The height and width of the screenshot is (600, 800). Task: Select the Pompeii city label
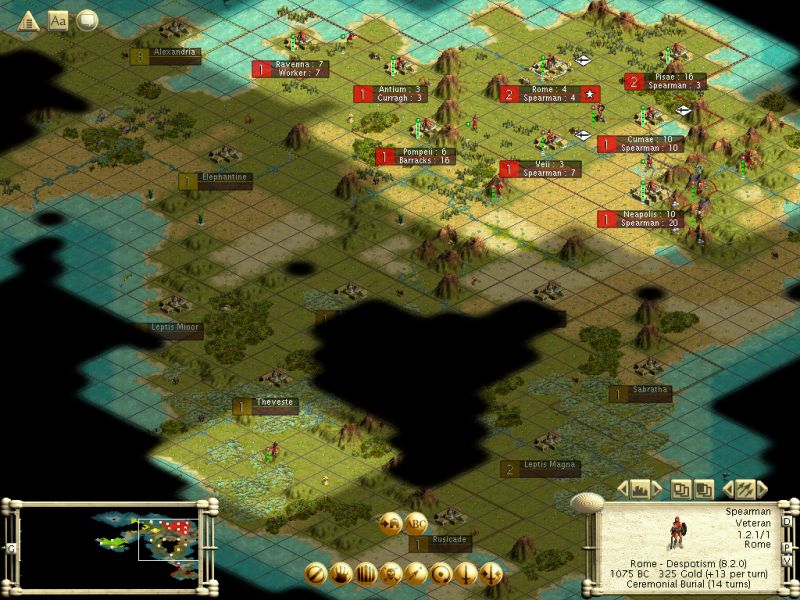(420, 157)
